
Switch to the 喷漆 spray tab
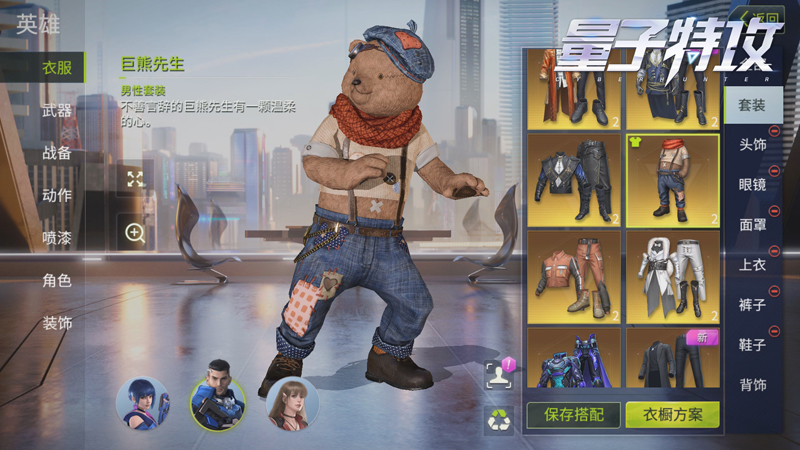(56, 238)
